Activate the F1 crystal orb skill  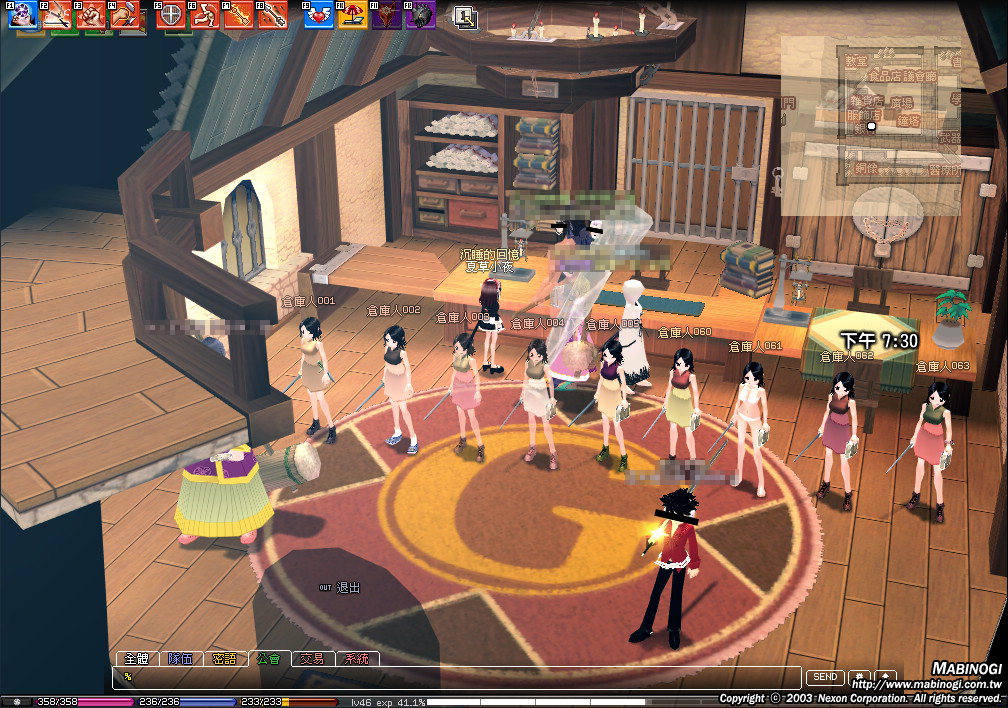click(x=25, y=14)
